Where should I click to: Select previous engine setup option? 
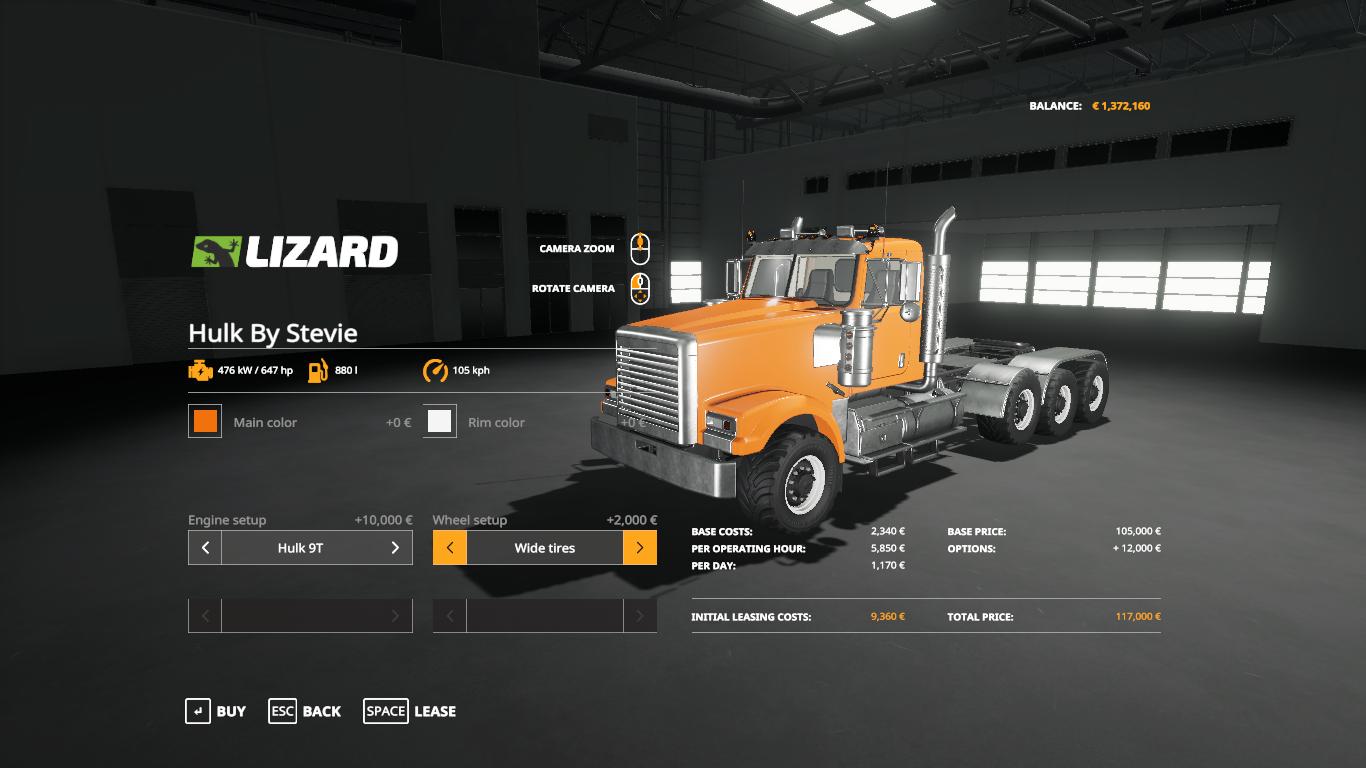point(205,548)
